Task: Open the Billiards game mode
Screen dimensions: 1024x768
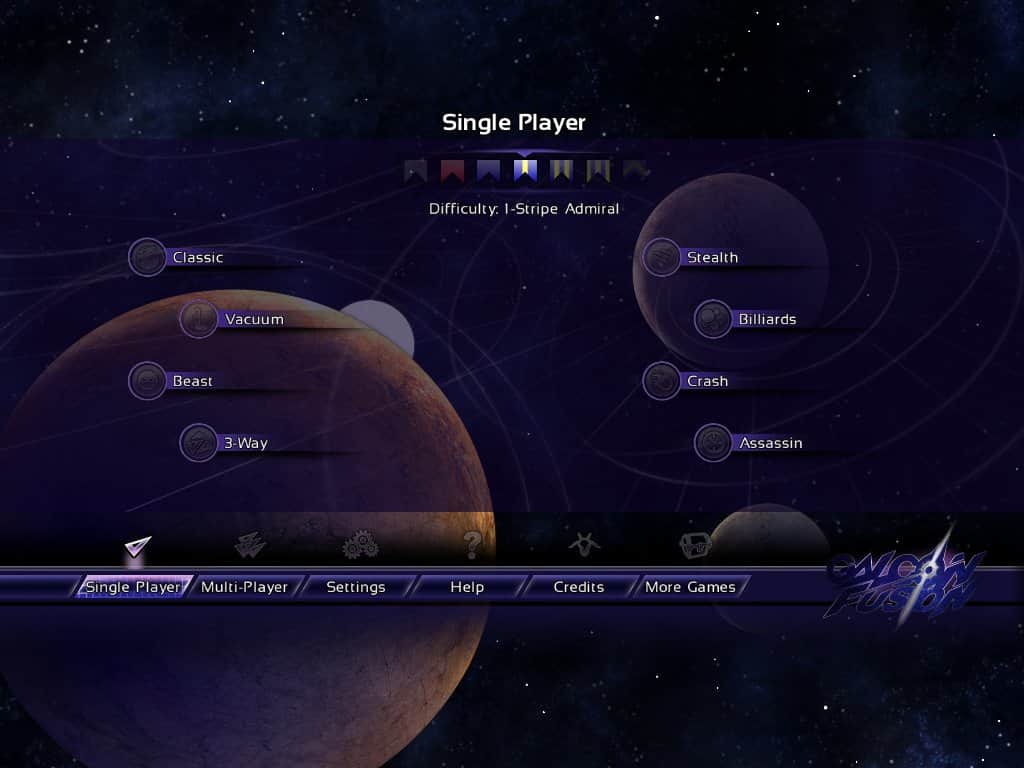Action: coord(766,320)
